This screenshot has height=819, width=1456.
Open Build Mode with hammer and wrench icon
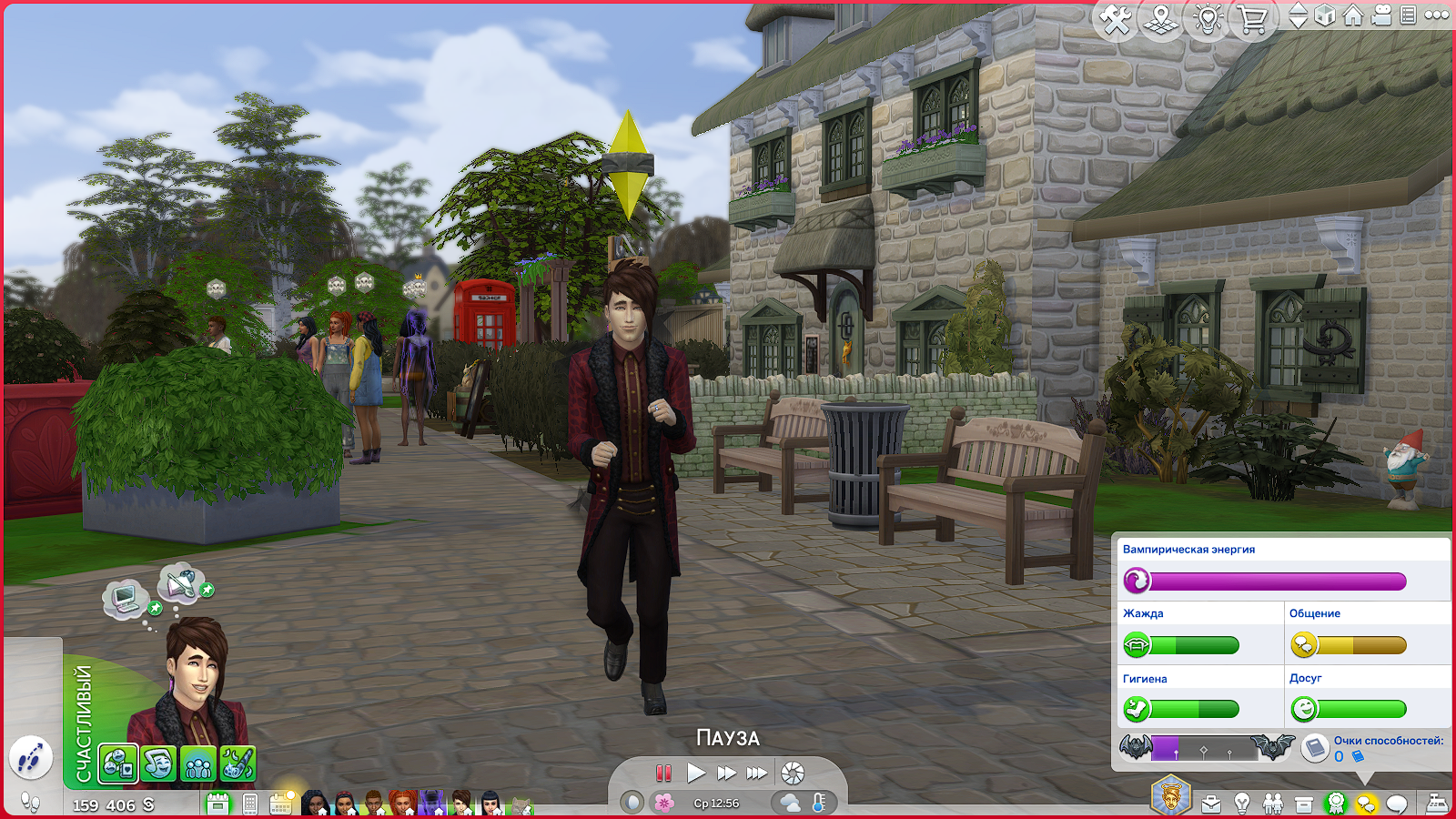pyautogui.click(x=1116, y=19)
